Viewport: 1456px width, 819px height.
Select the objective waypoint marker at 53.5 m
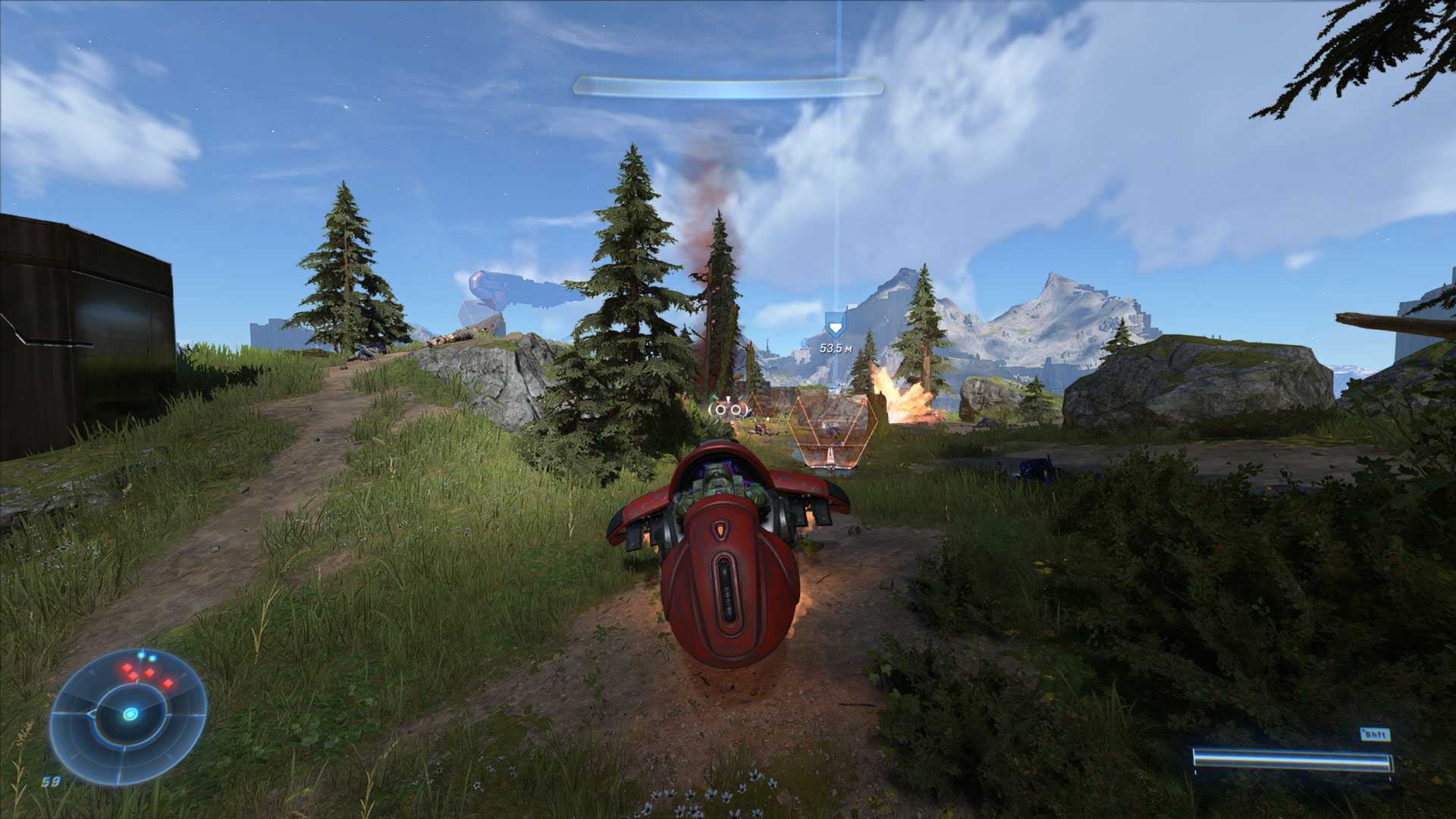tap(834, 329)
